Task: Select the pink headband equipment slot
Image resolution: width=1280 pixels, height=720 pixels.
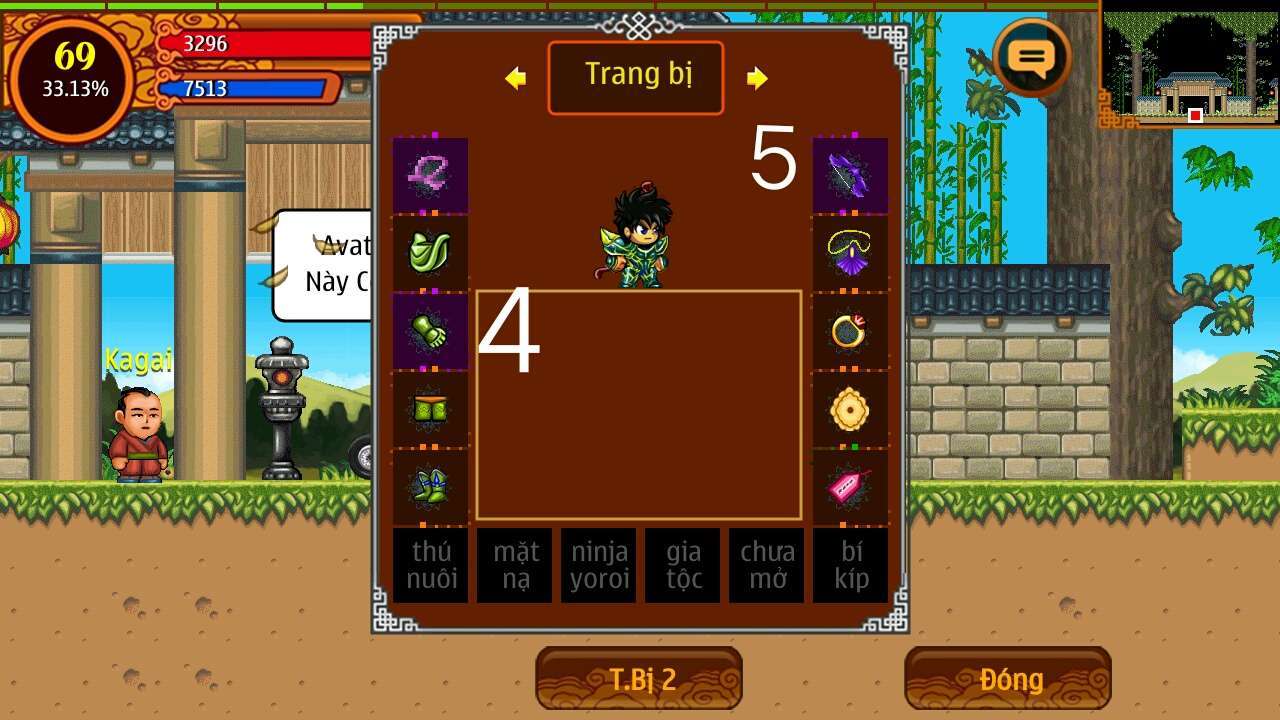Action: (x=430, y=175)
